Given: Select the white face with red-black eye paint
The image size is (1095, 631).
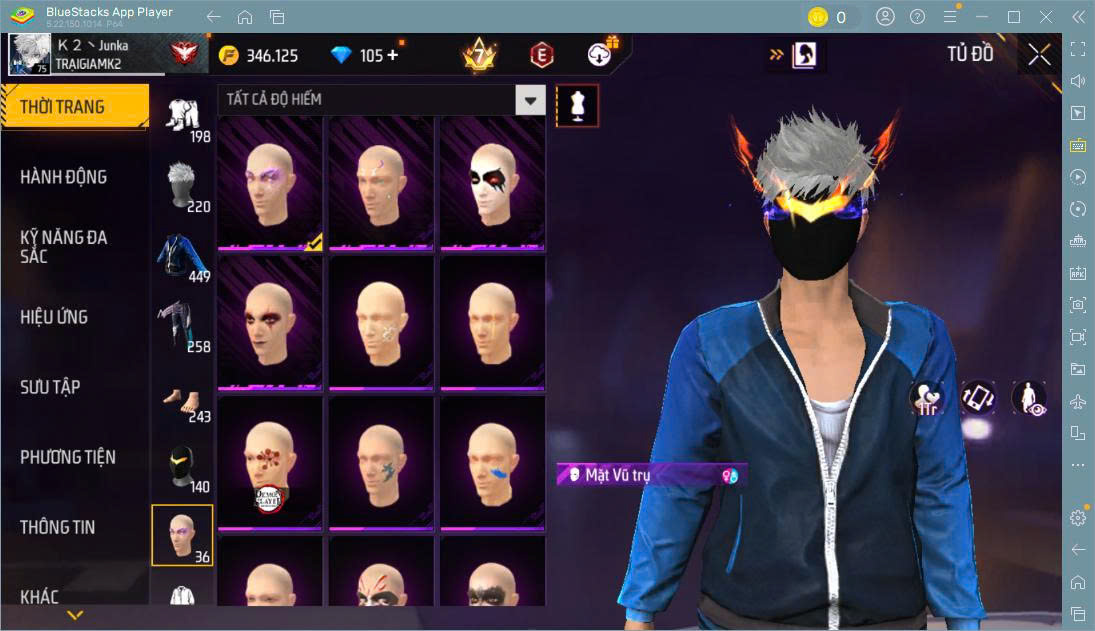Looking at the screenshot, I should tap(492, 183).
